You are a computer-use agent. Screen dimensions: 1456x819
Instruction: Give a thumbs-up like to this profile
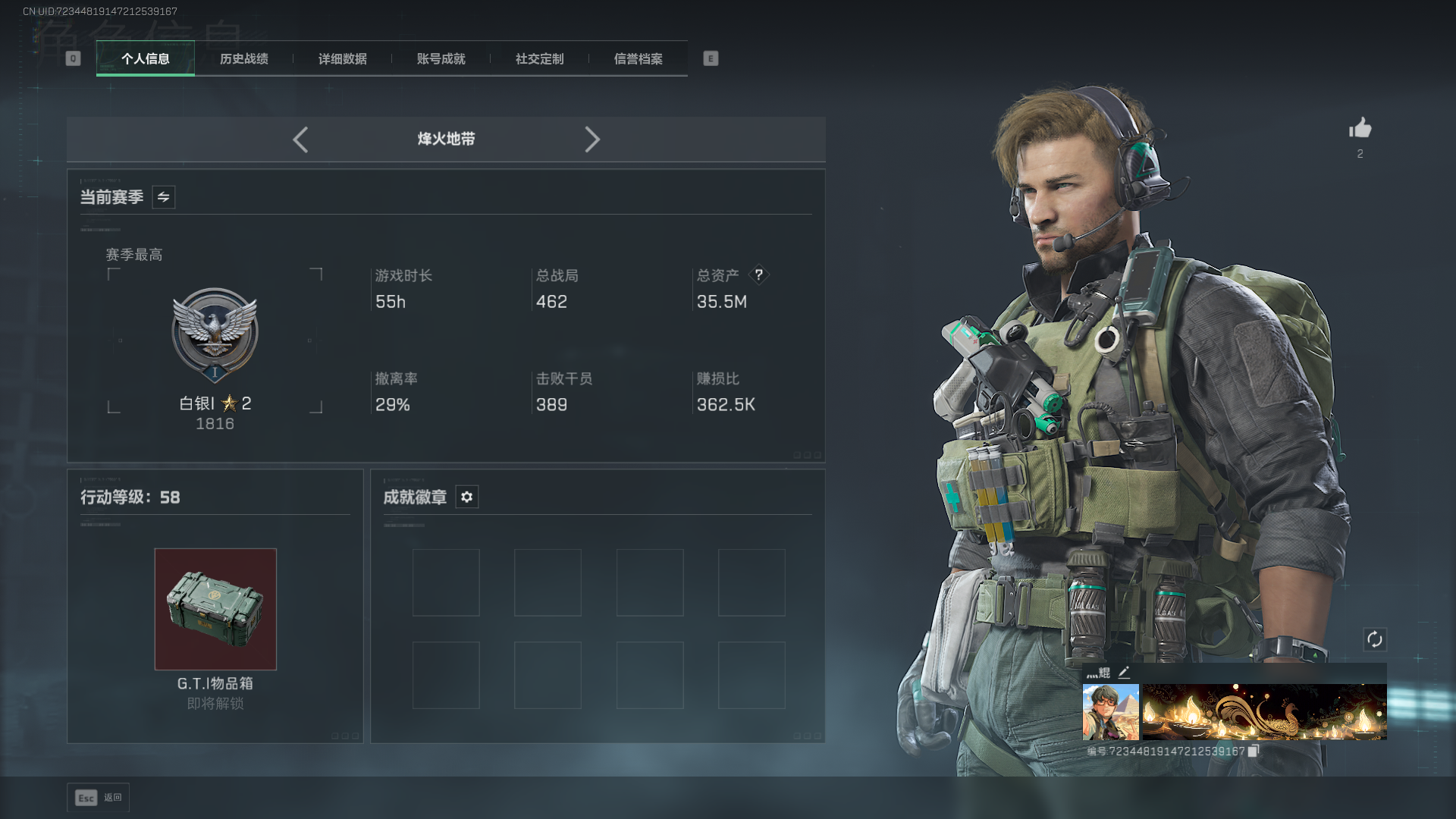1360,128
